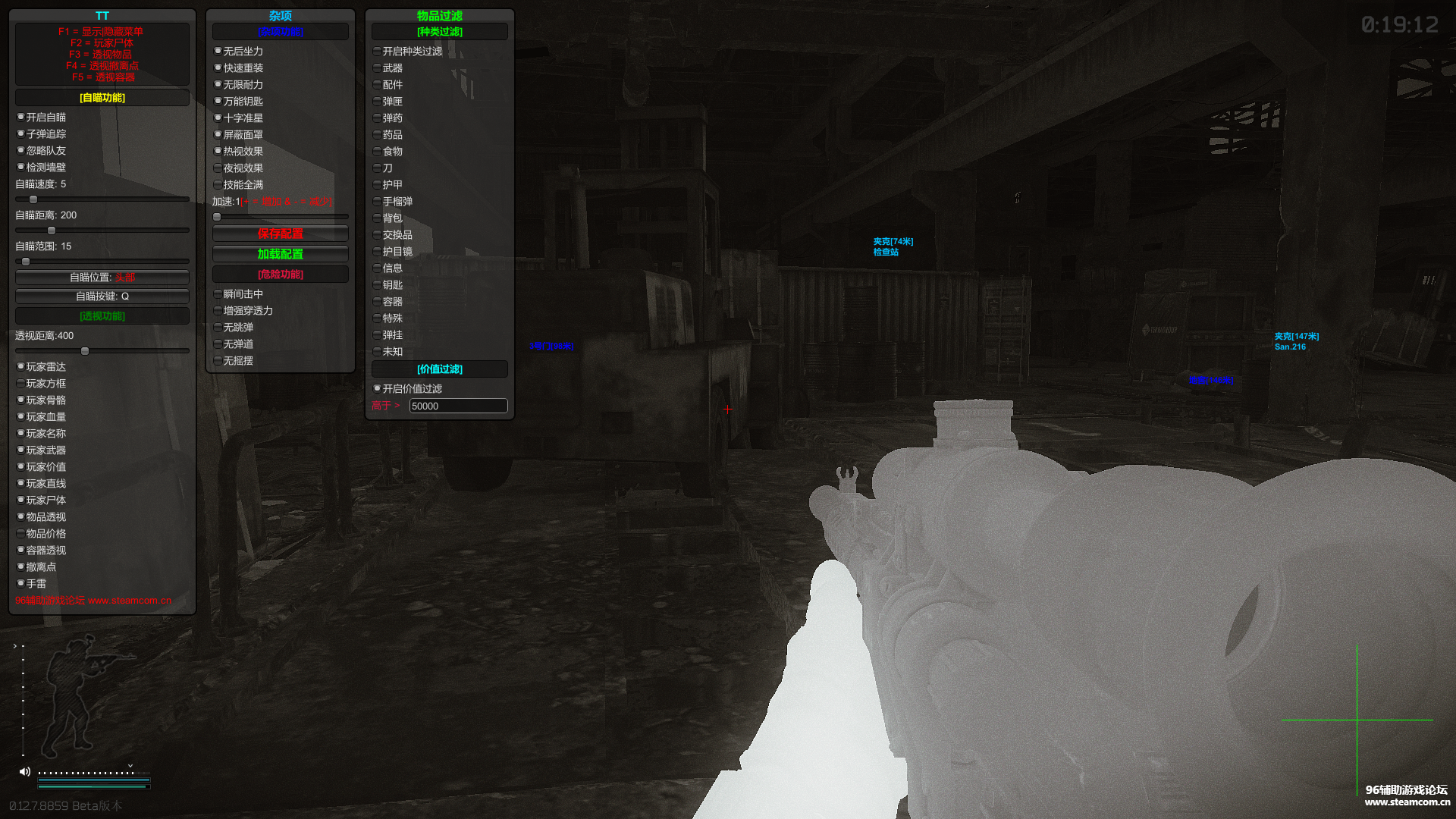This screenshot has height=819, width=1456.
Task: Toggle the 无后坐力 checkbox
Action: (218, 52)
